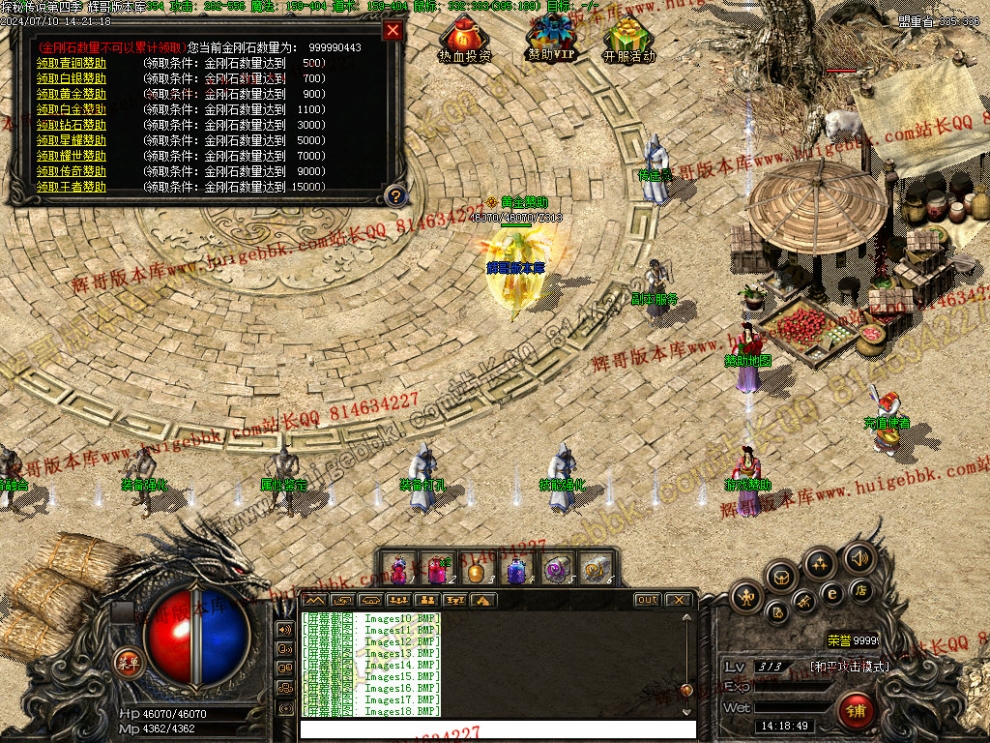Image resolution: width=990 pixels, height=743 pixels.
Task: Claim the 领取黄金赞助 gold sponsorship reward
Action: click(71, 94)
